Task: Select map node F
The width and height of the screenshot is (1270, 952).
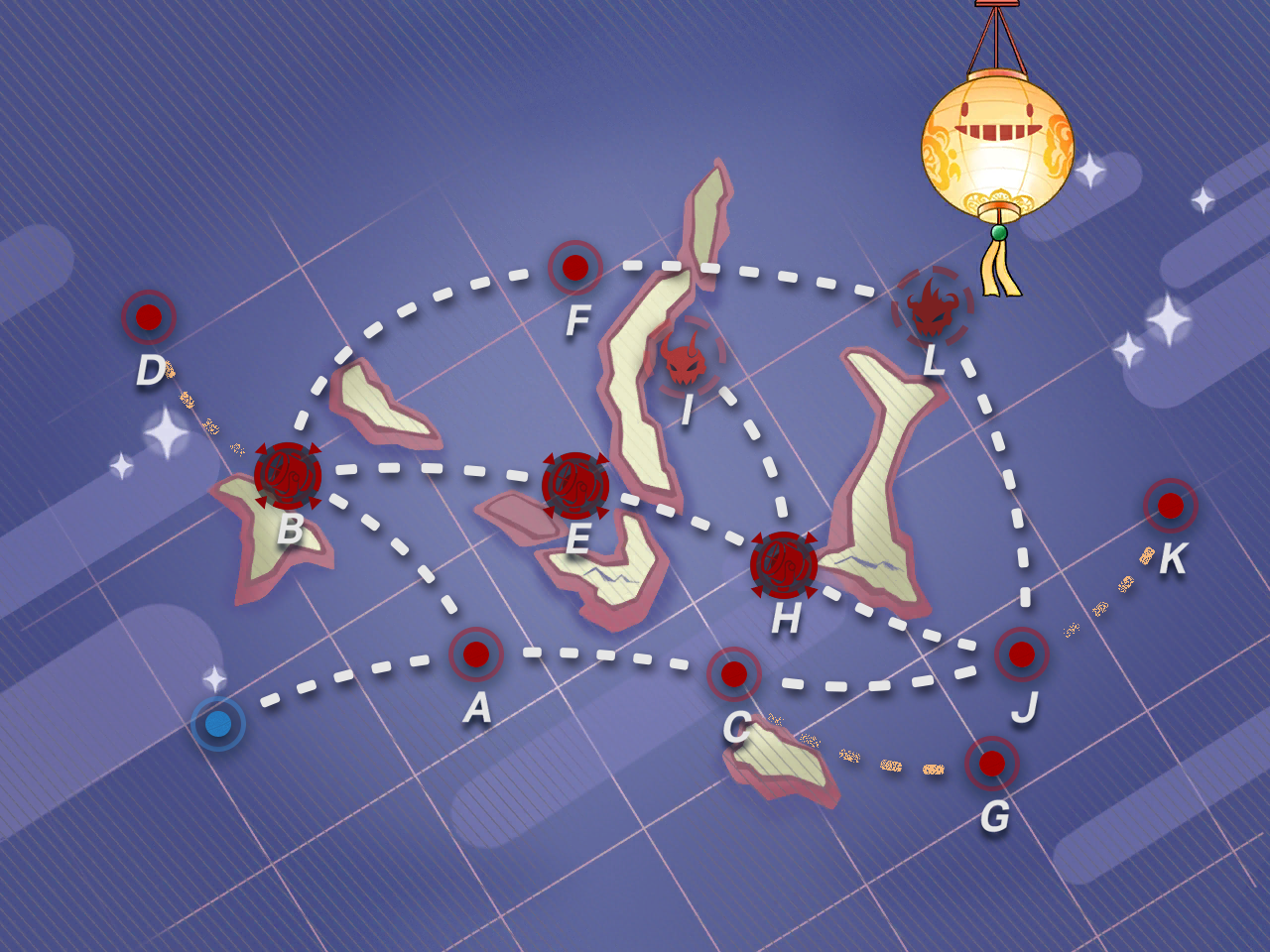Action: [575, 267]
